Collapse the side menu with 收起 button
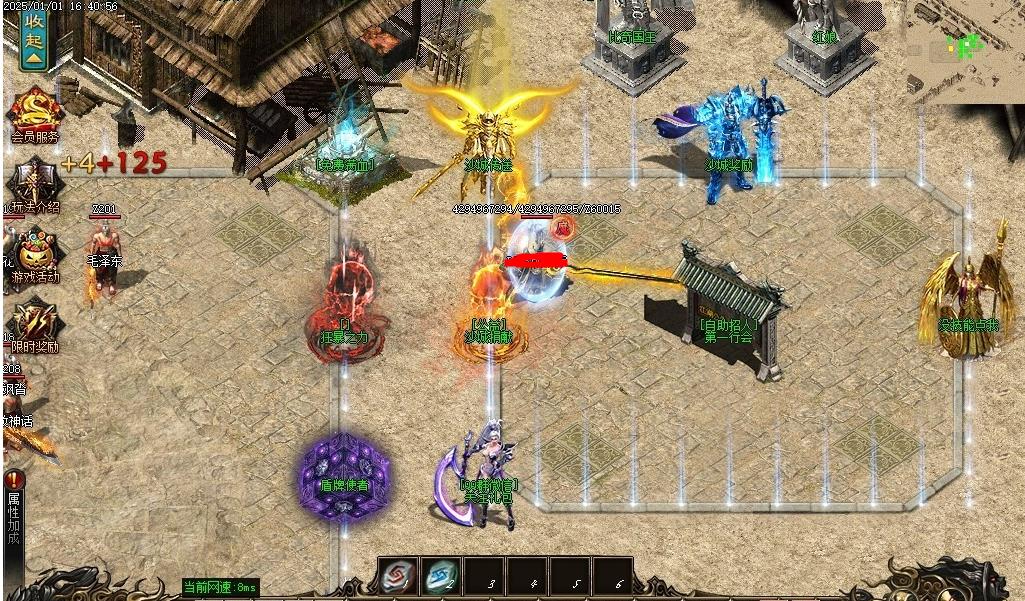 click(34, 38)
